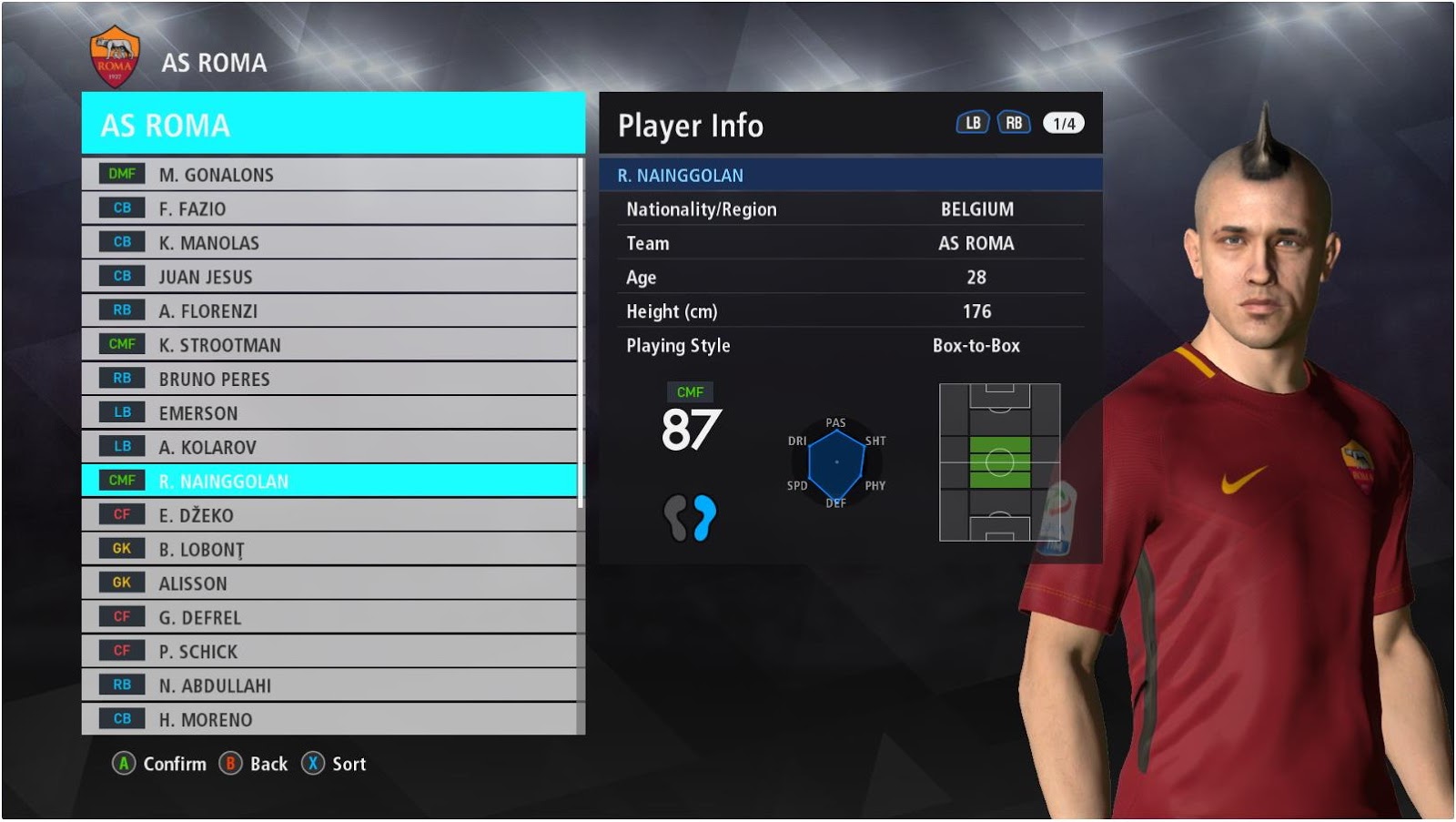Viewport: 1456px width, 822px height.
Task: Select the green CMF position badge beside K. Strootman
Action: [x=120, y=344]
